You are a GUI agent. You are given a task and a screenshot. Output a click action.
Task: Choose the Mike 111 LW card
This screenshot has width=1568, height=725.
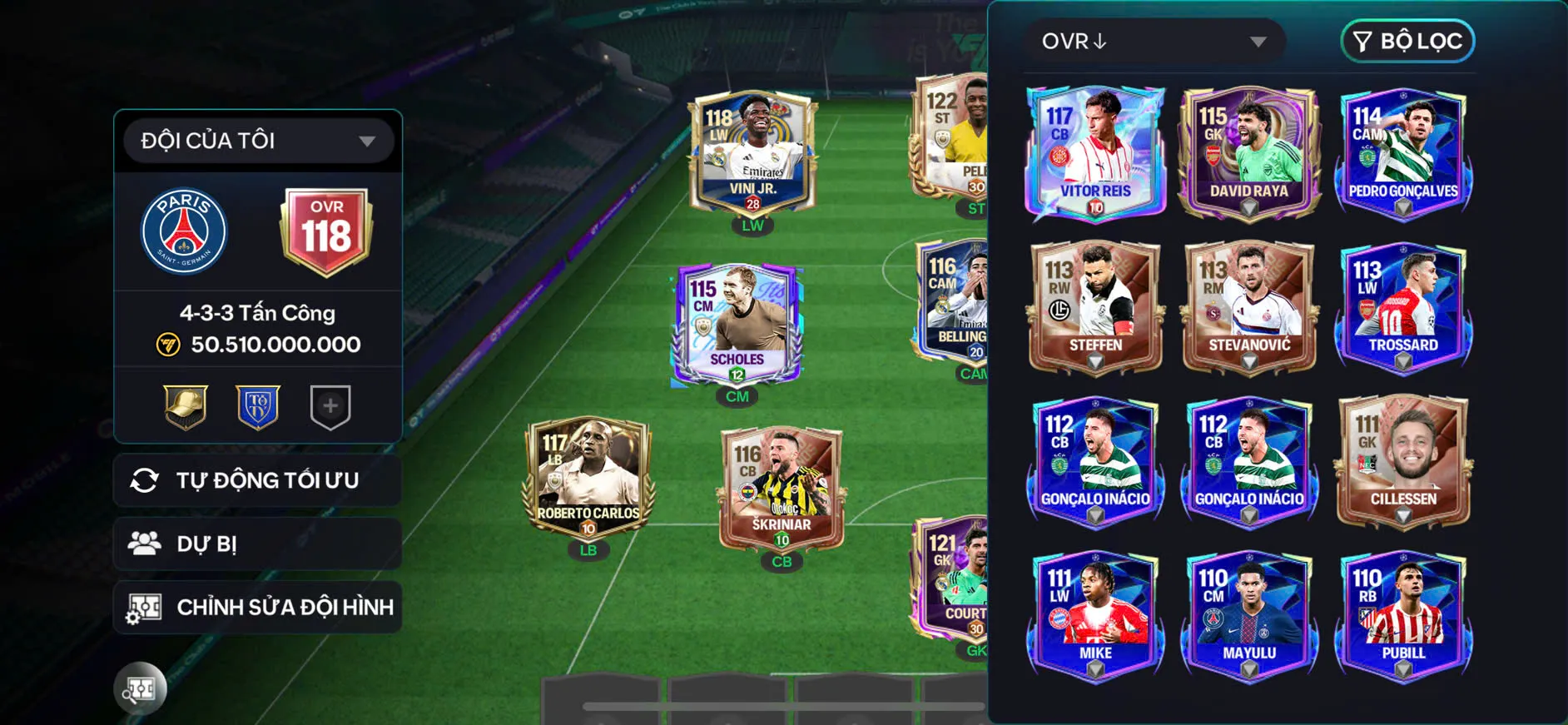(x=1095, y=615)
